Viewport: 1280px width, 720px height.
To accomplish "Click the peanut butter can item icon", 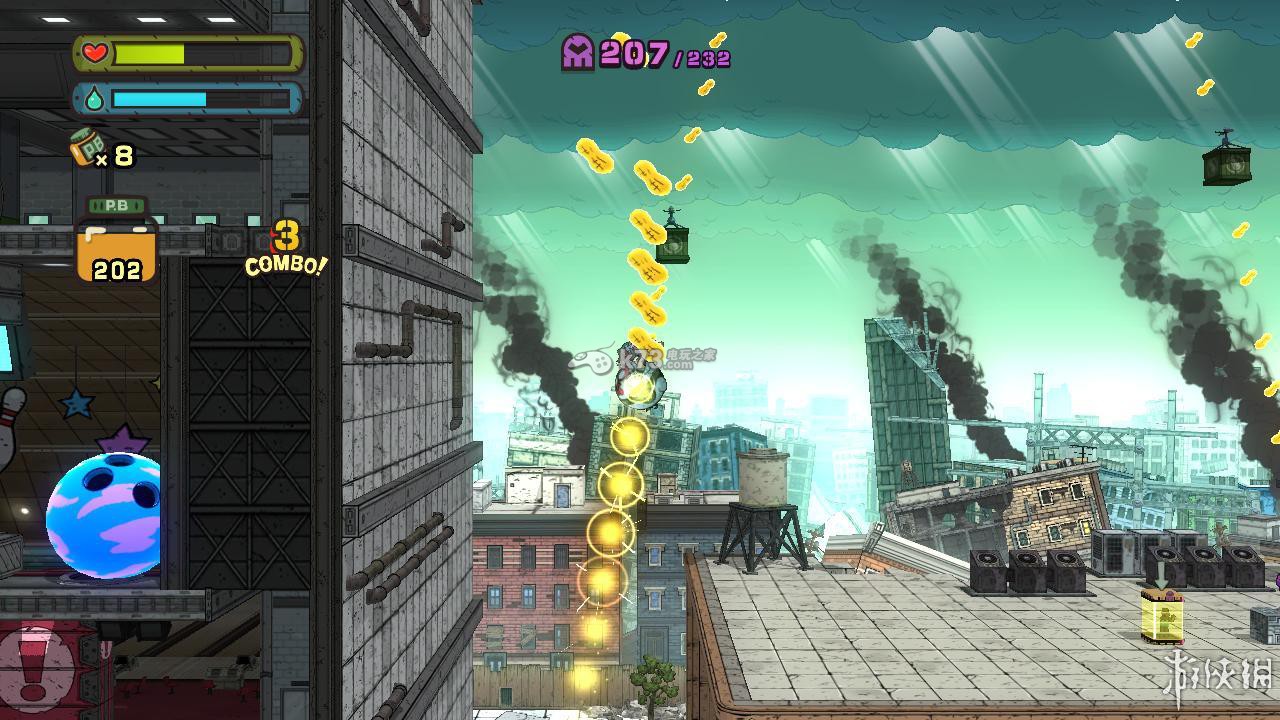I will (x=86, y=149).
